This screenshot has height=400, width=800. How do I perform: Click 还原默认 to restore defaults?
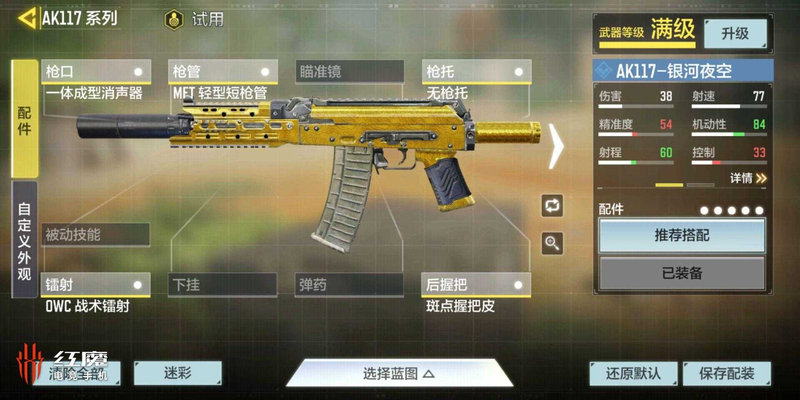[x=633, y=374]
